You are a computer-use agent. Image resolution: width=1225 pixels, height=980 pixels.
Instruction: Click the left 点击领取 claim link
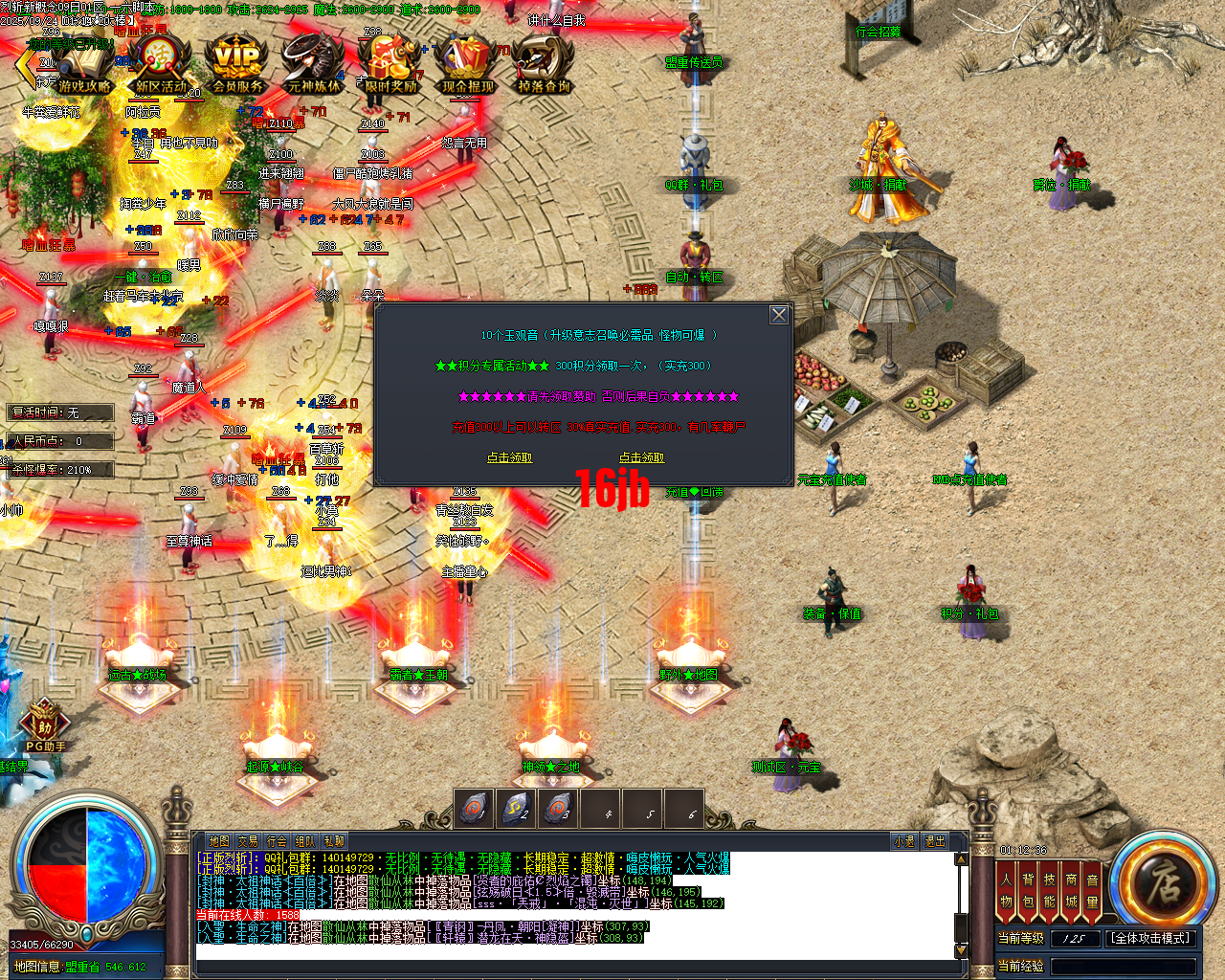point(511,457)
